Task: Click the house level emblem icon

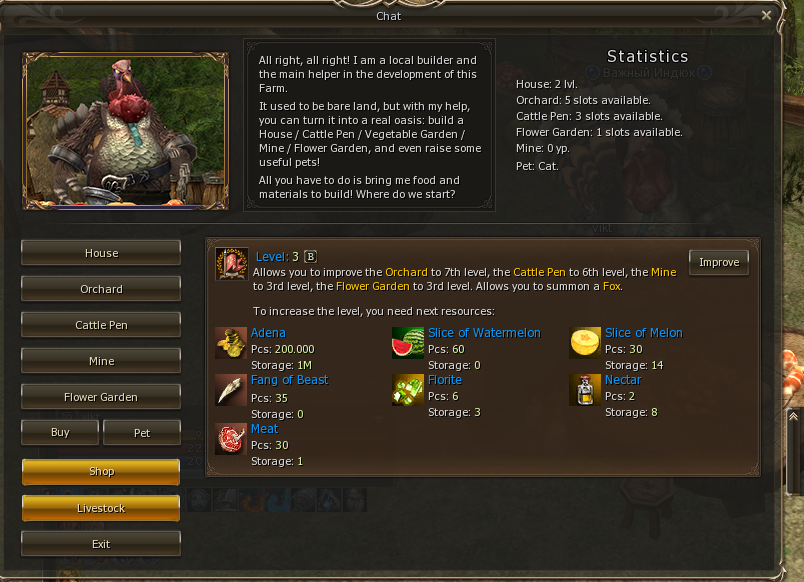Action: point(231,263)
